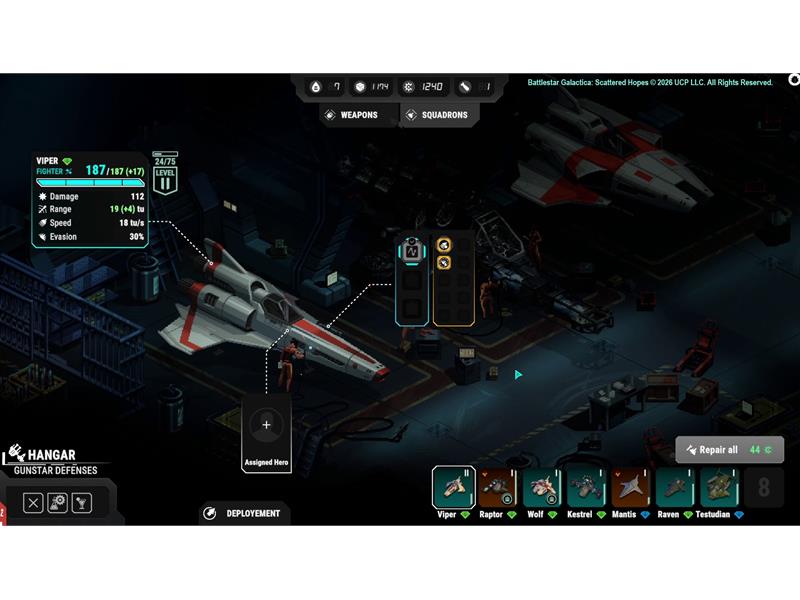This screenshot has width=800, height=600.
Task: Open the gear icon in the top-right corner
Action: pos(794,80)
